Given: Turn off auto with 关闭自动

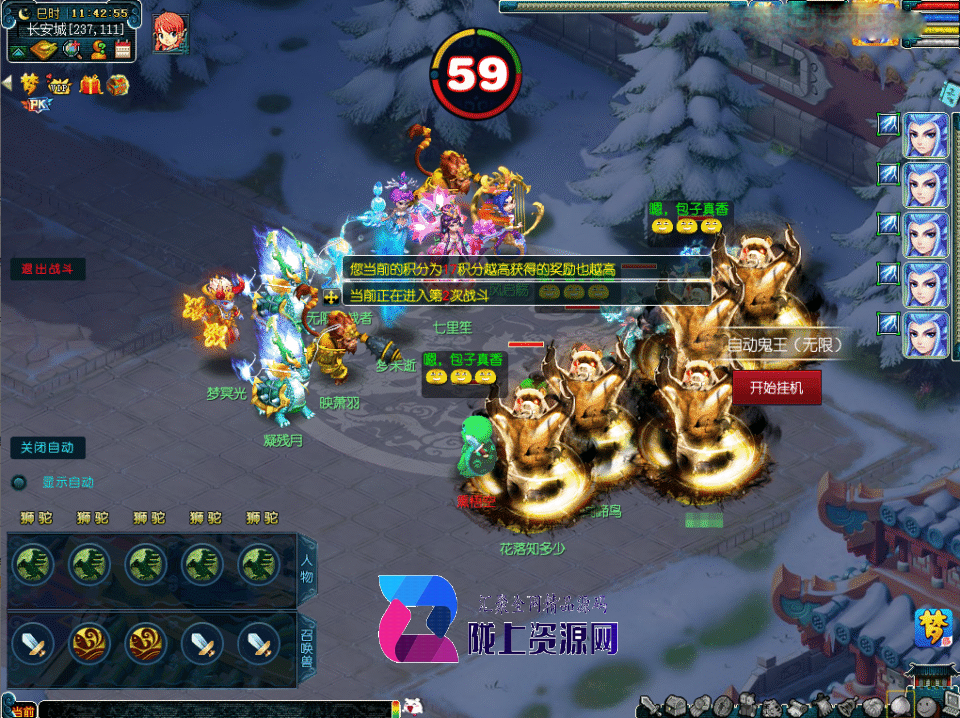Looking at the screenshot, I should pyautogui.click(x=47, y=448).
